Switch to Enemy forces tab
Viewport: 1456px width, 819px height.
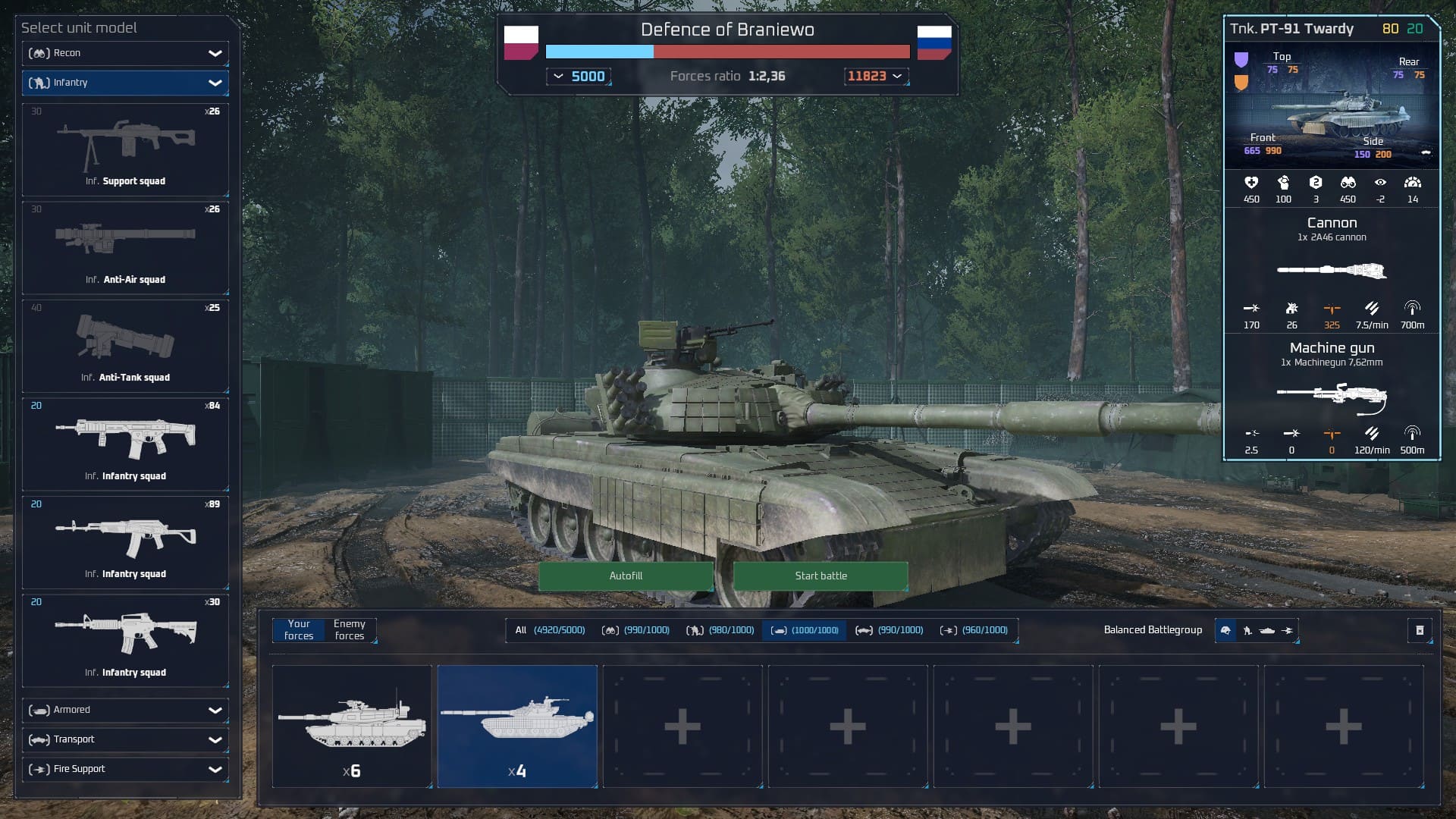pos(350,630)
